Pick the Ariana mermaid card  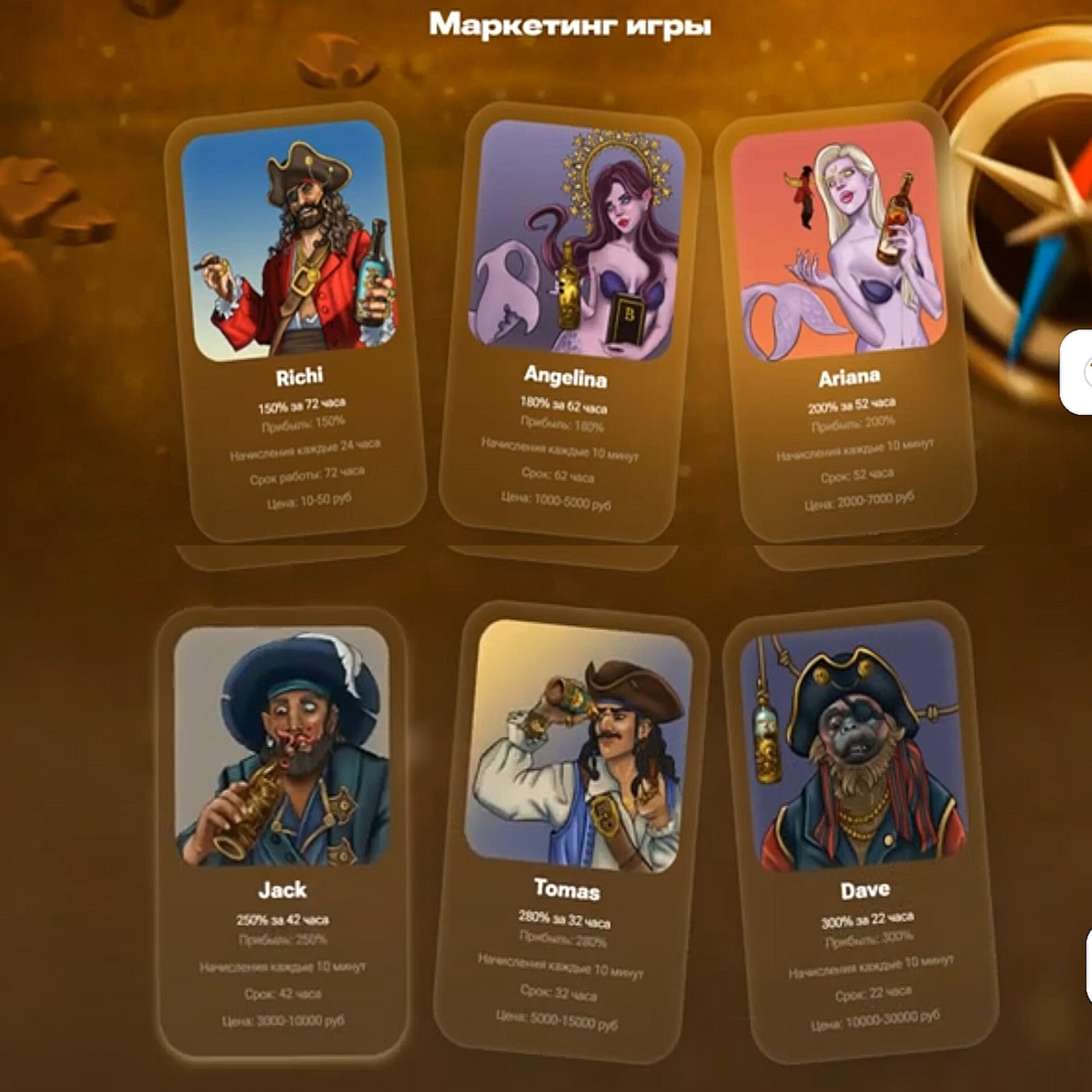coord(845,321)
